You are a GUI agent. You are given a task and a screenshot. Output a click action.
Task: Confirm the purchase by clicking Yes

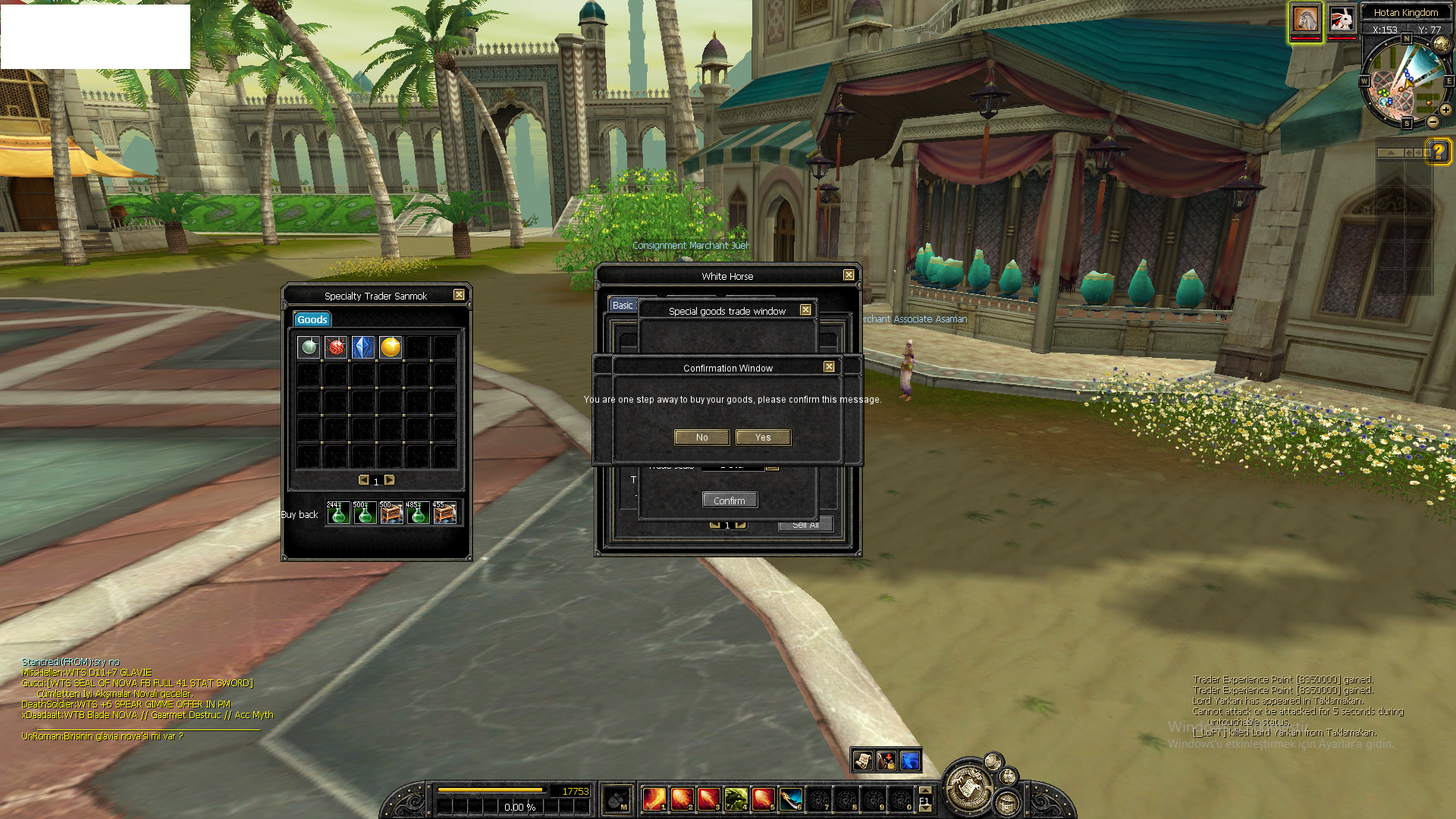763,438
